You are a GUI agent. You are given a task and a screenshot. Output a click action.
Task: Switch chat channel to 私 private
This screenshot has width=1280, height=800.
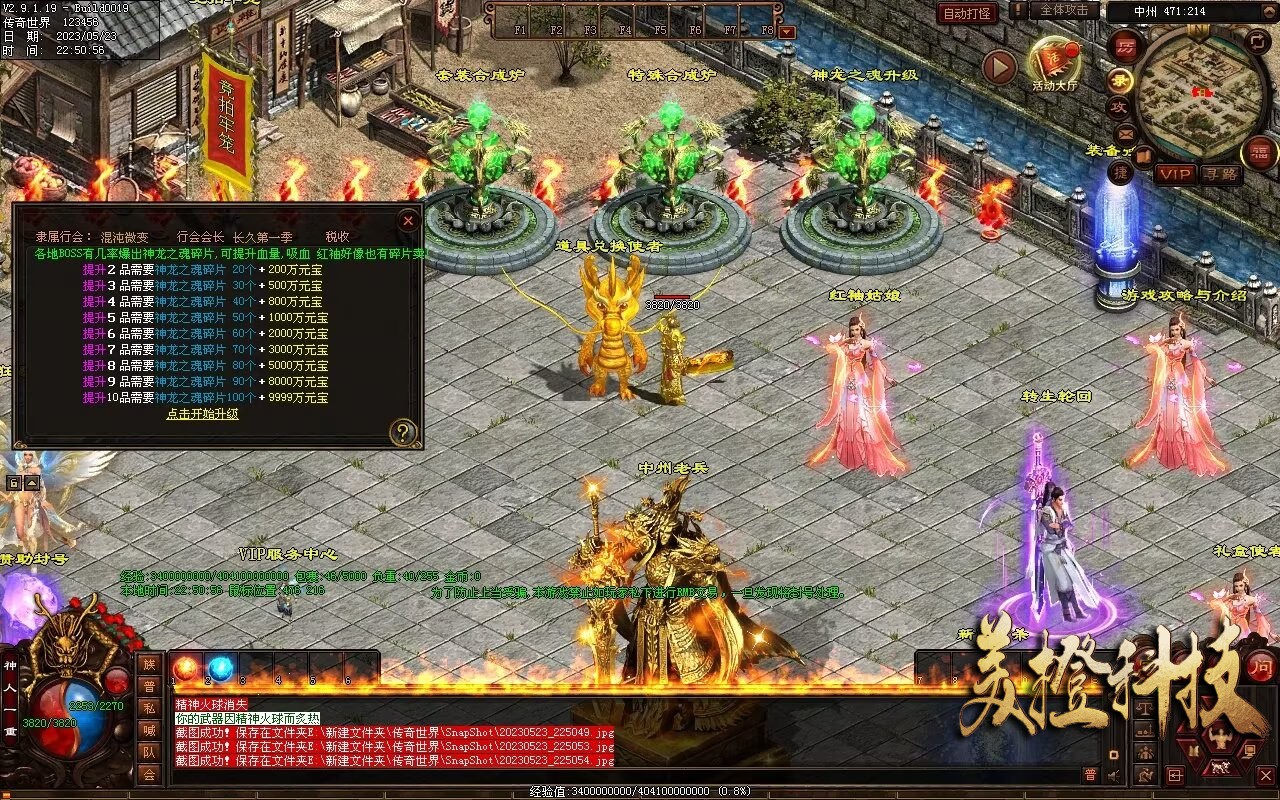(x=149, y=708)
